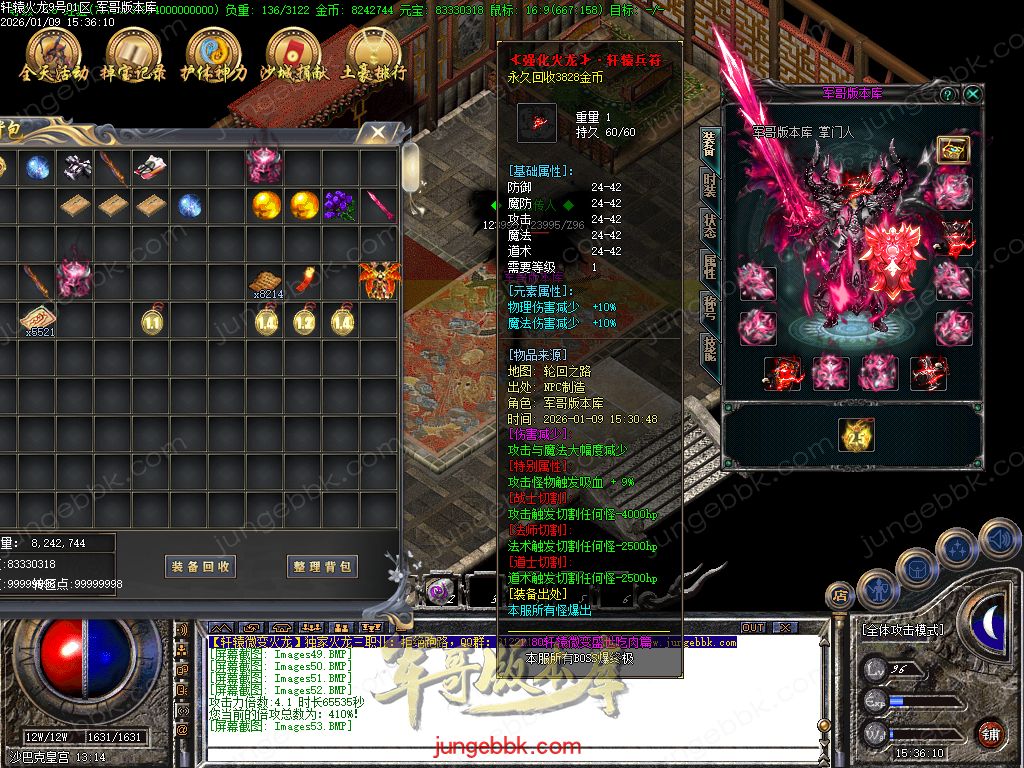Viewport: 1024px width, 768px height.
Task: Switch to the 属性 attributes tab
Action: (x=708, y=267)
